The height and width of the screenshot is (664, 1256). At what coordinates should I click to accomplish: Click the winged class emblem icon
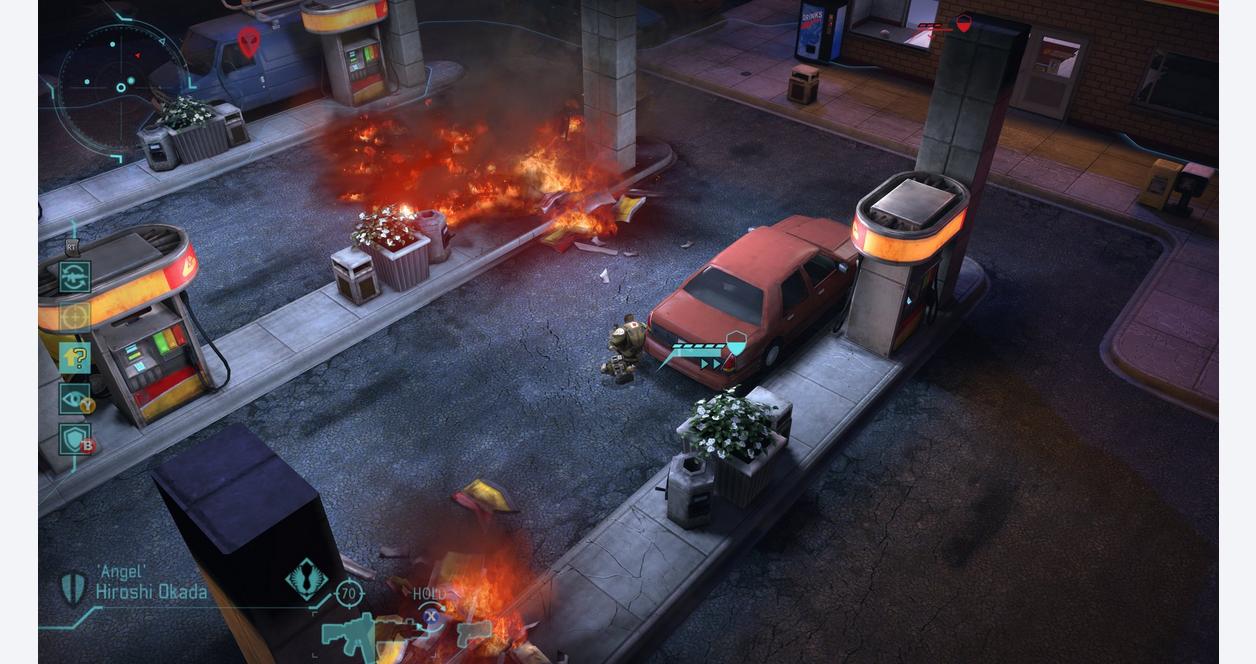click(x=306, y=579)
